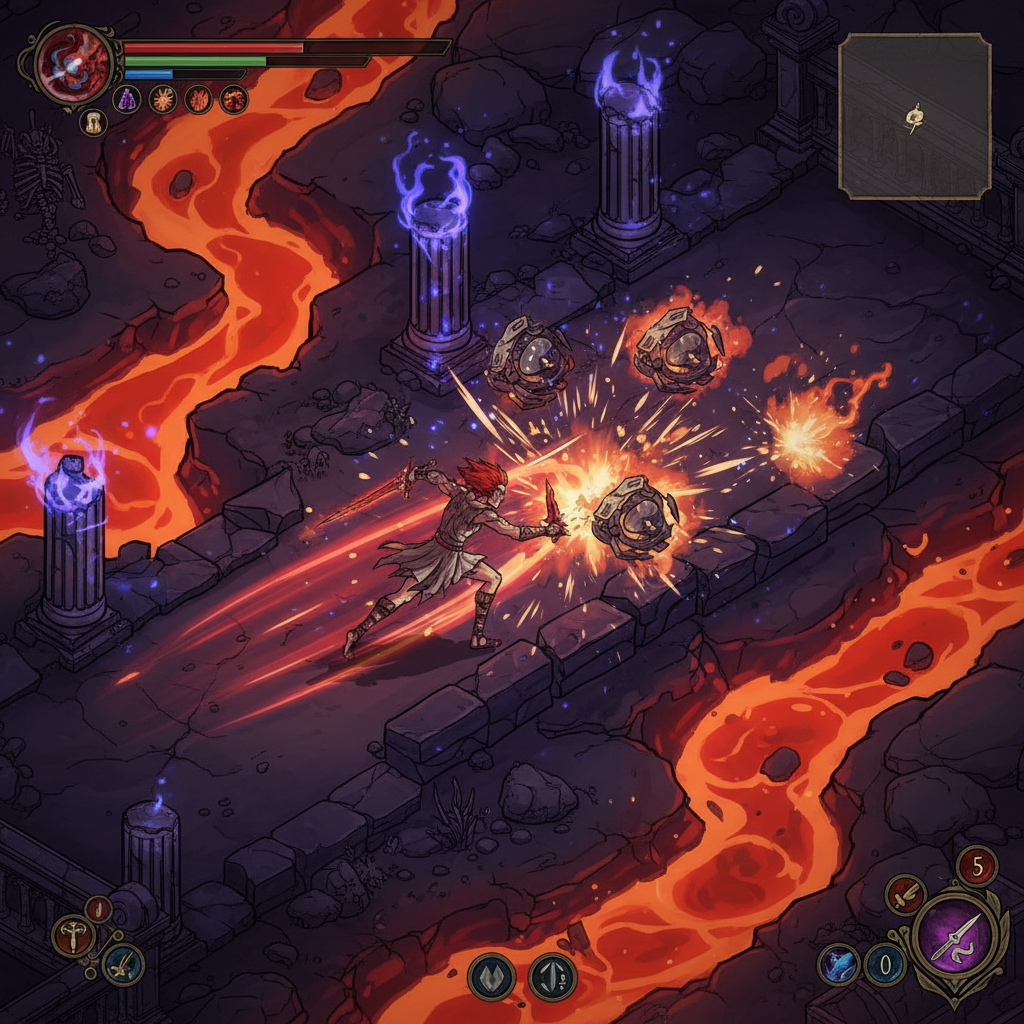Activate the grey crystal shard ability icon
Viewport: 1024px width, 1024px height.
[x=553, y=976]
